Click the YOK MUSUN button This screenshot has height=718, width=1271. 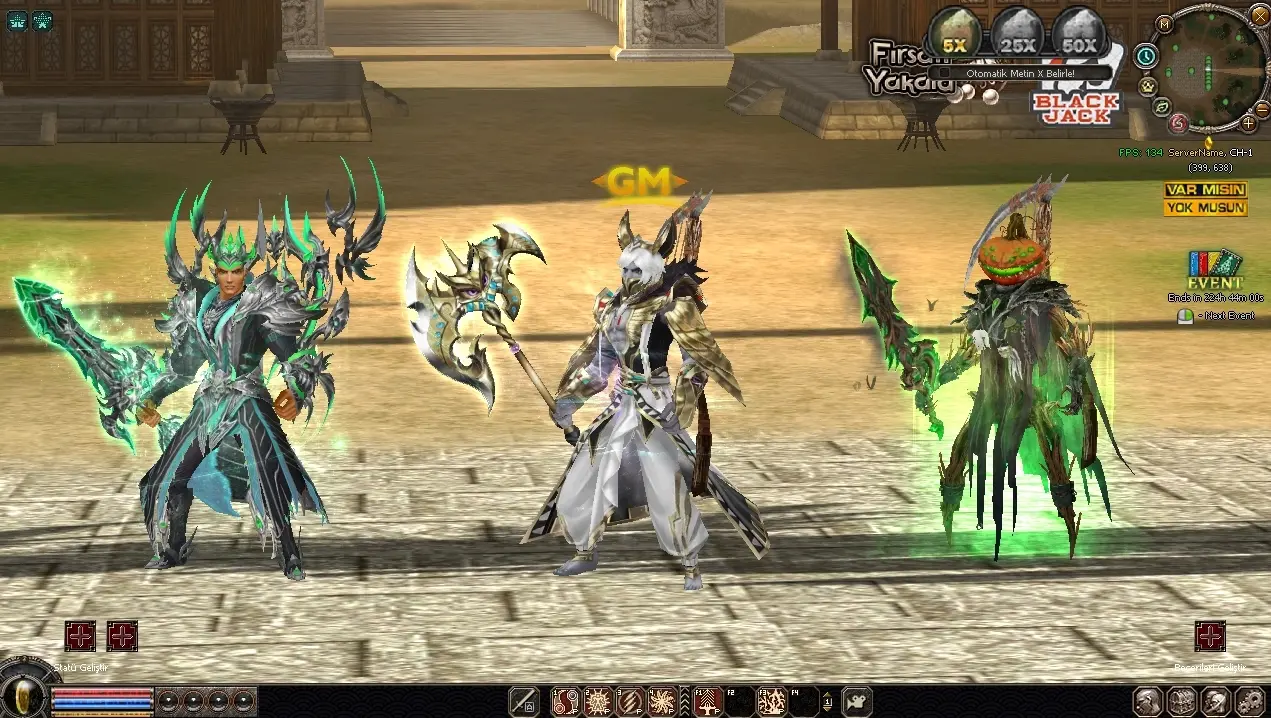pos(1204,208)
